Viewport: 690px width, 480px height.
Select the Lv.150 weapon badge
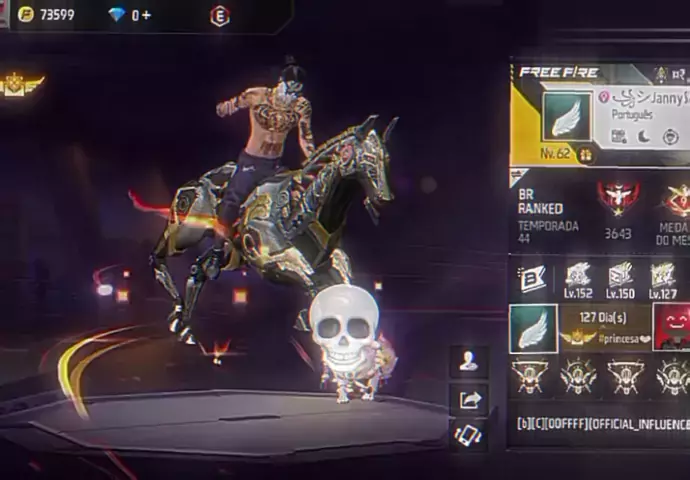(x=620, y=280)
